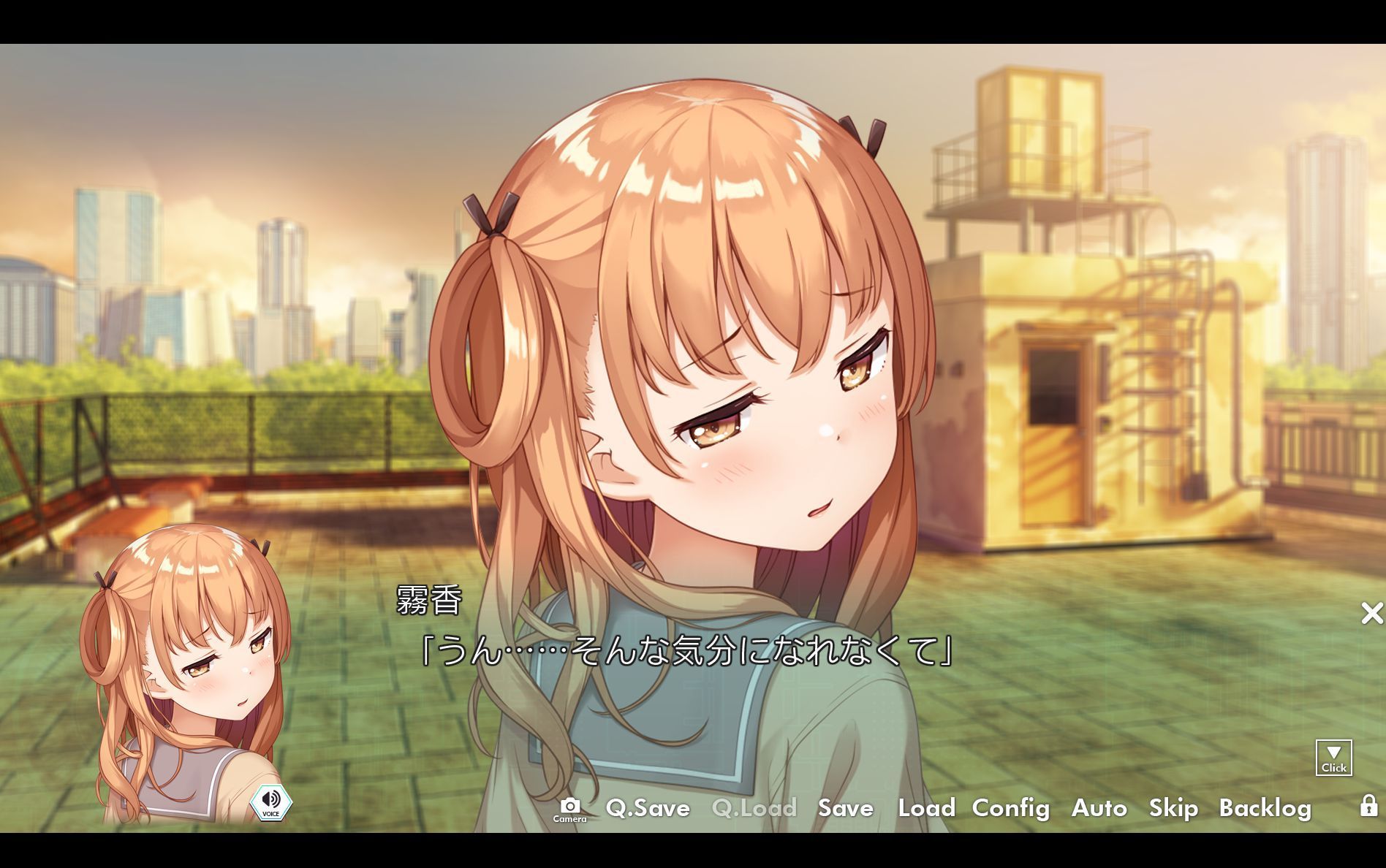
Task: Hide the message window with the X
Action: (x=1371, y=614)
